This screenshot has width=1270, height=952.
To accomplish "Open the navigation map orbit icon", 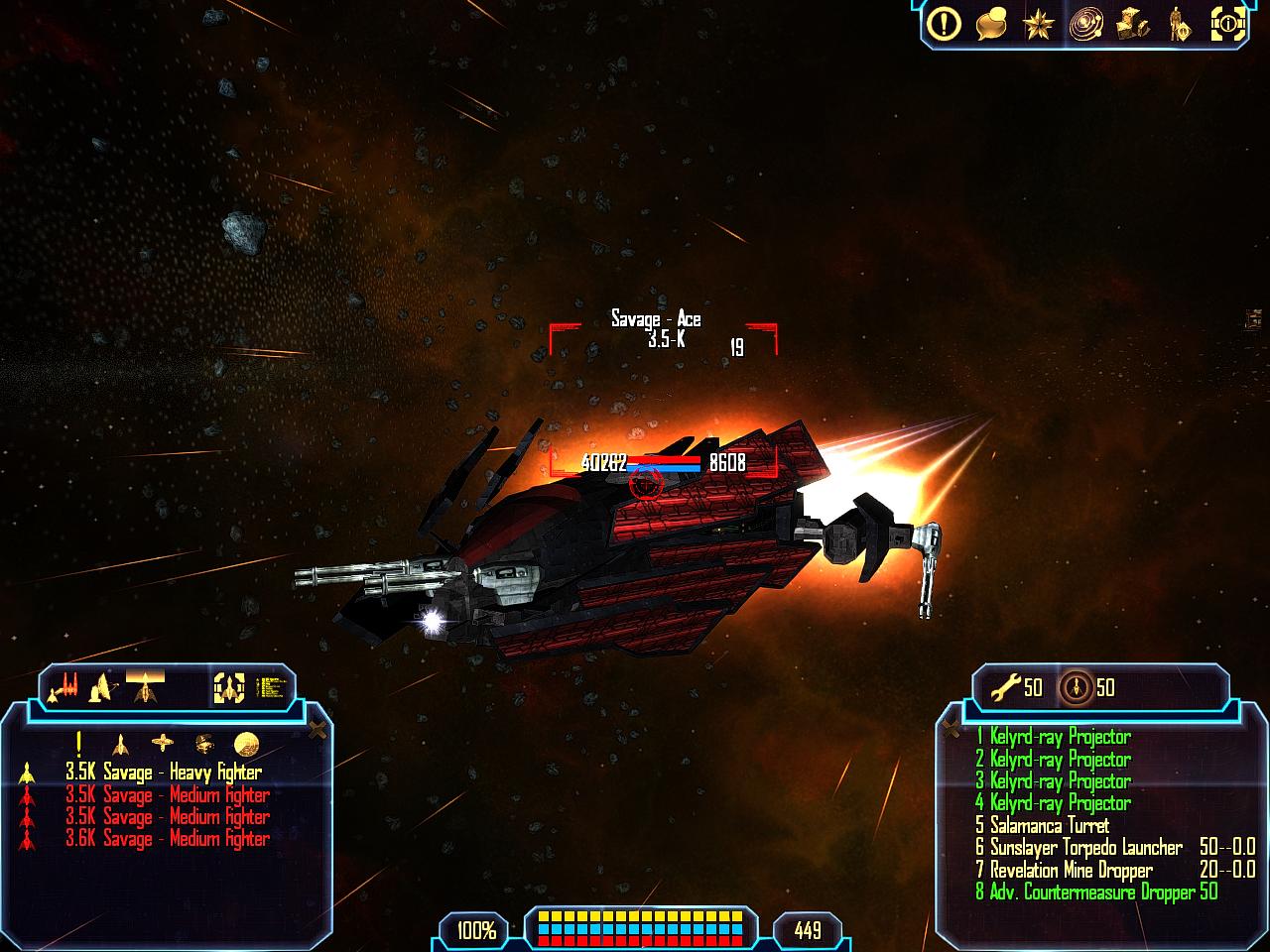I will [x=1085, y=24].
